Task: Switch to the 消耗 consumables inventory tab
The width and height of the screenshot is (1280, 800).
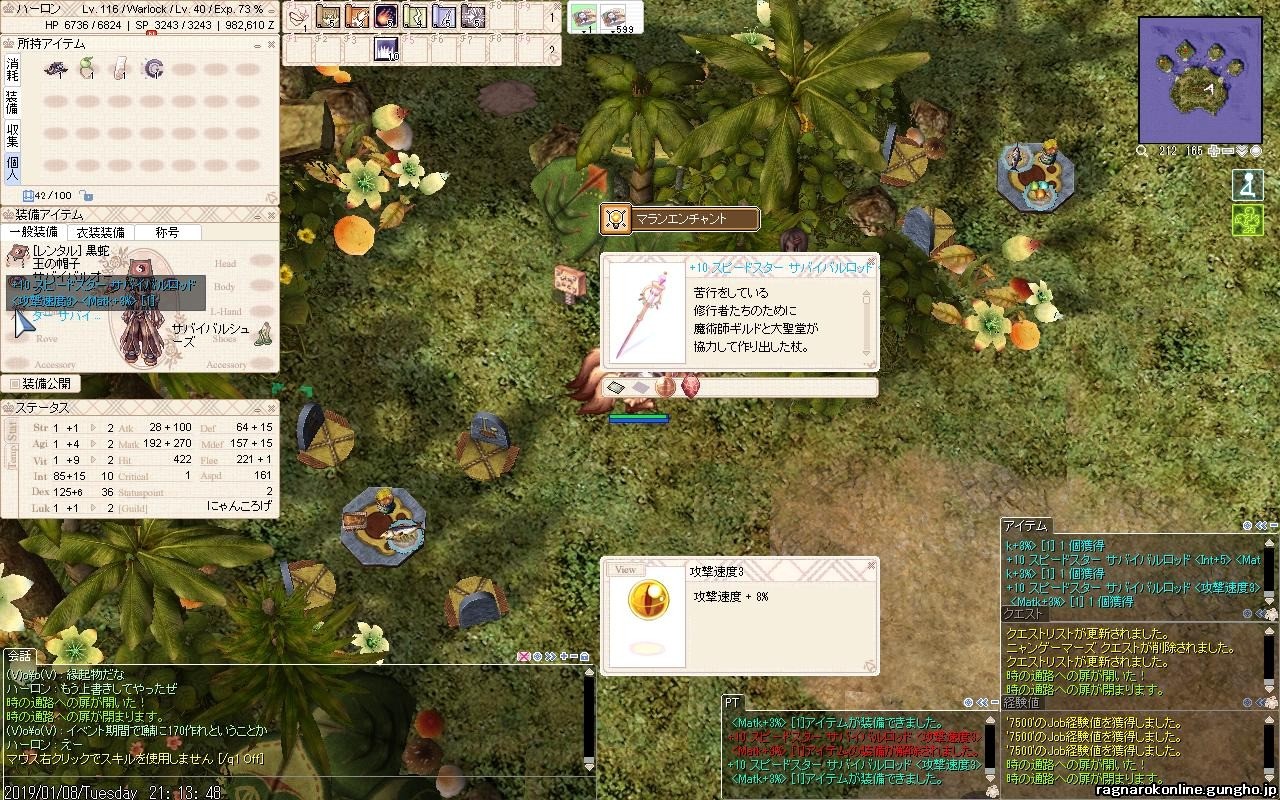Action: tap(12, 69)
